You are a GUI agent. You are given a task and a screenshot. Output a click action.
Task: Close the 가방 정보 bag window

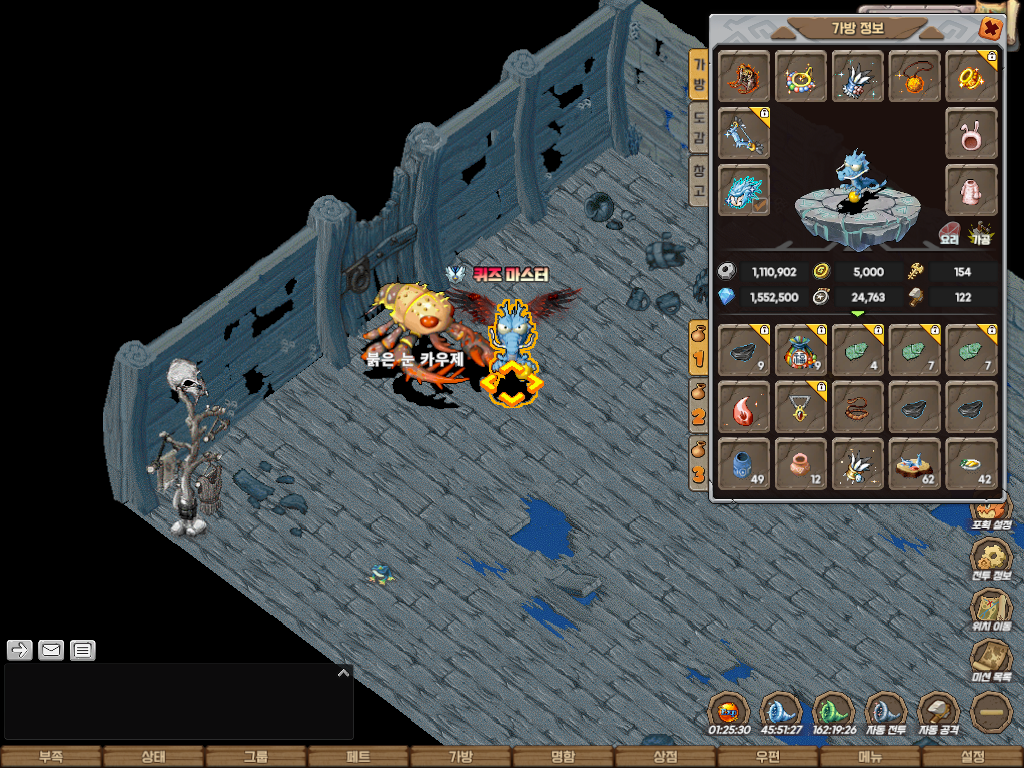click(x=990, y=28)
